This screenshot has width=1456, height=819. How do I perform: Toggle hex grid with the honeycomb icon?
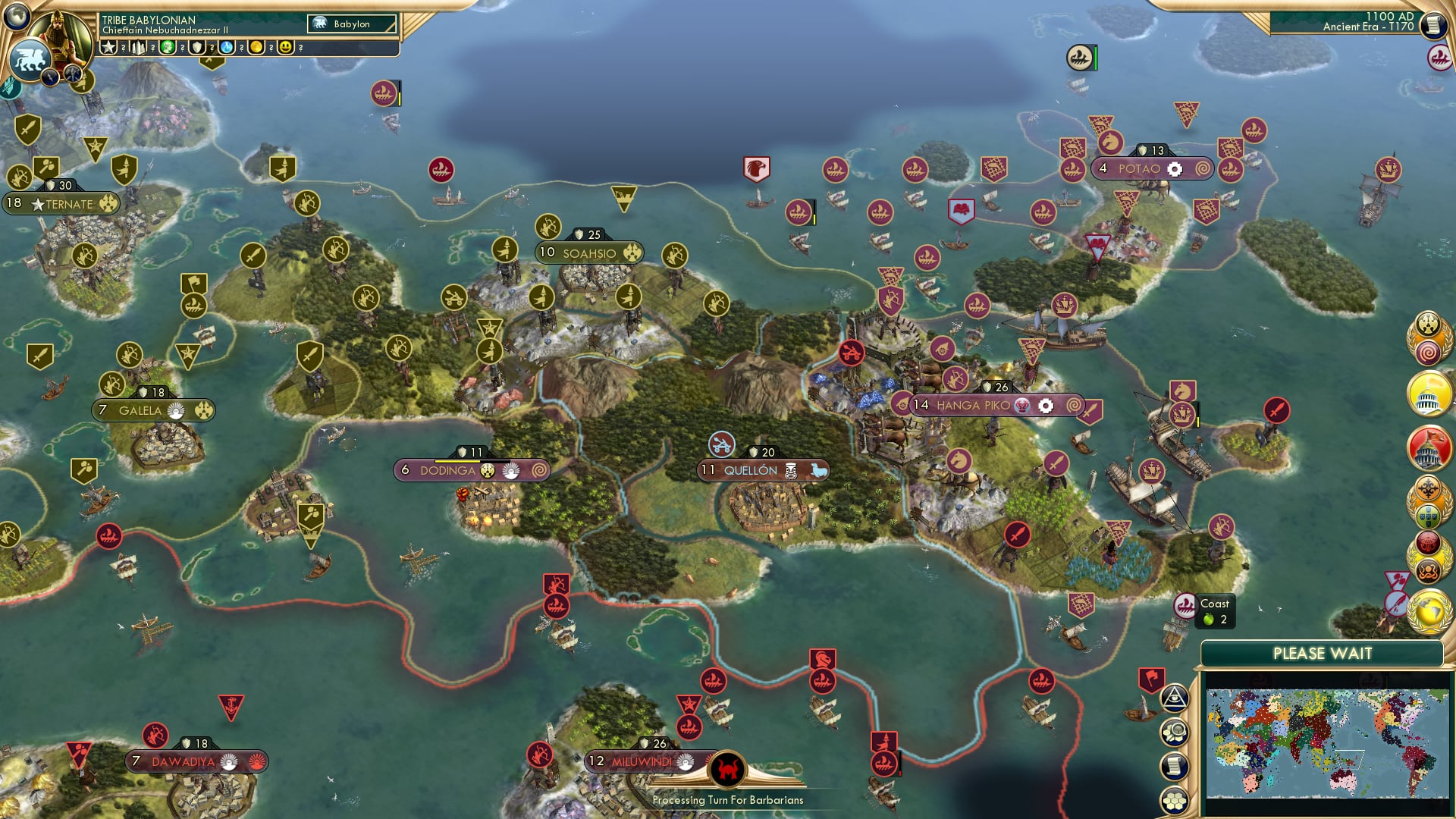[1174, 799]
